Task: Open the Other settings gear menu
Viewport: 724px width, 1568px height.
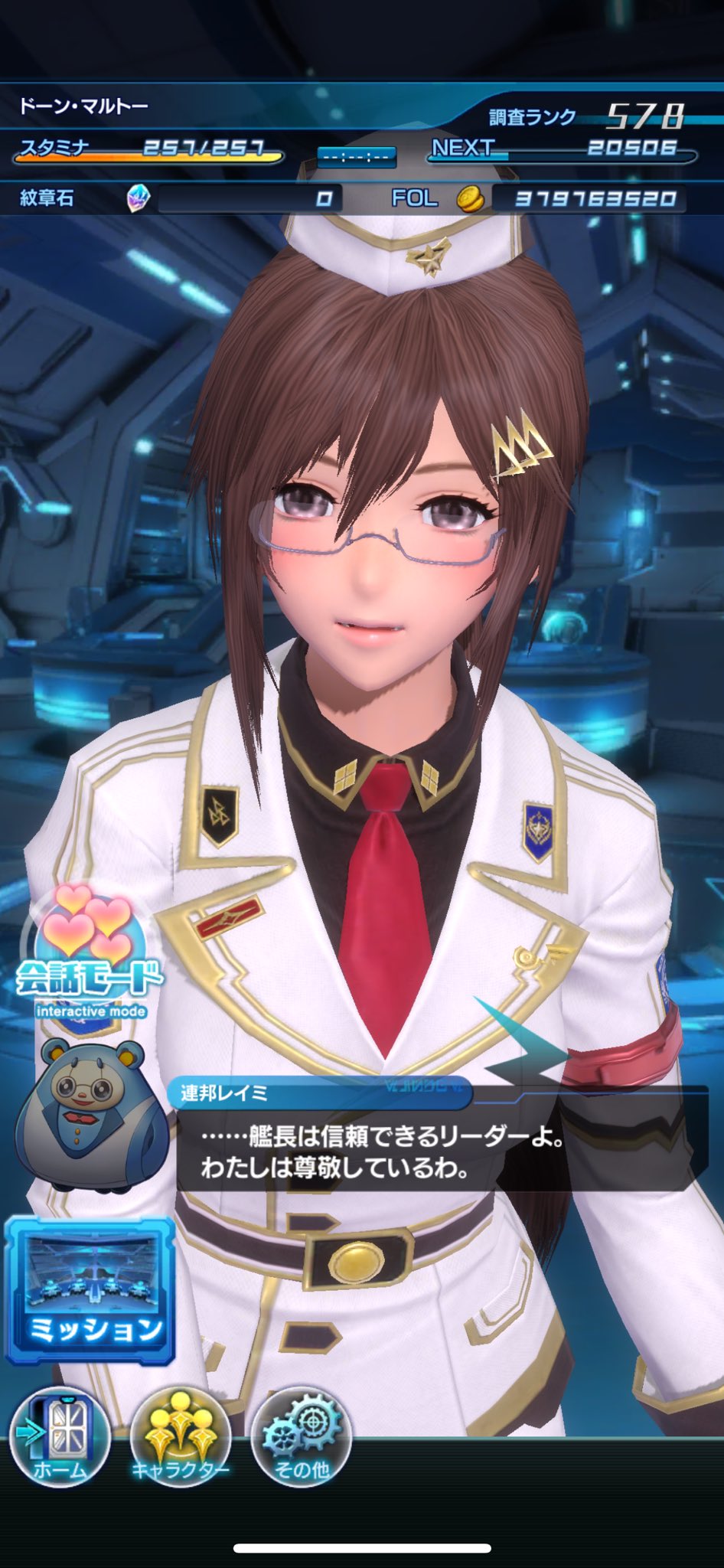Action: [x=301, y=1437]
